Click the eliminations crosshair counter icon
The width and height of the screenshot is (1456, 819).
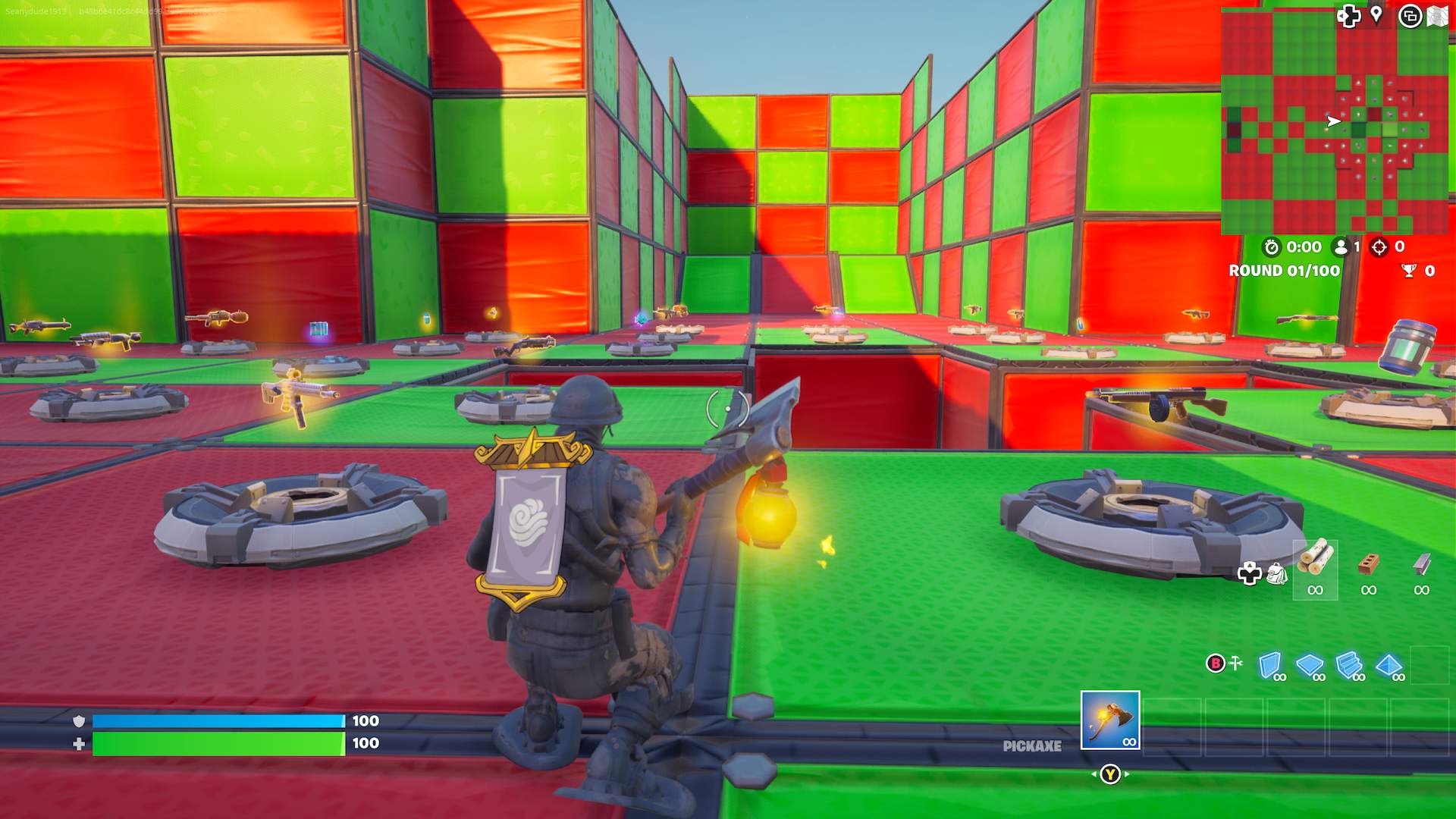(1379, 248)
